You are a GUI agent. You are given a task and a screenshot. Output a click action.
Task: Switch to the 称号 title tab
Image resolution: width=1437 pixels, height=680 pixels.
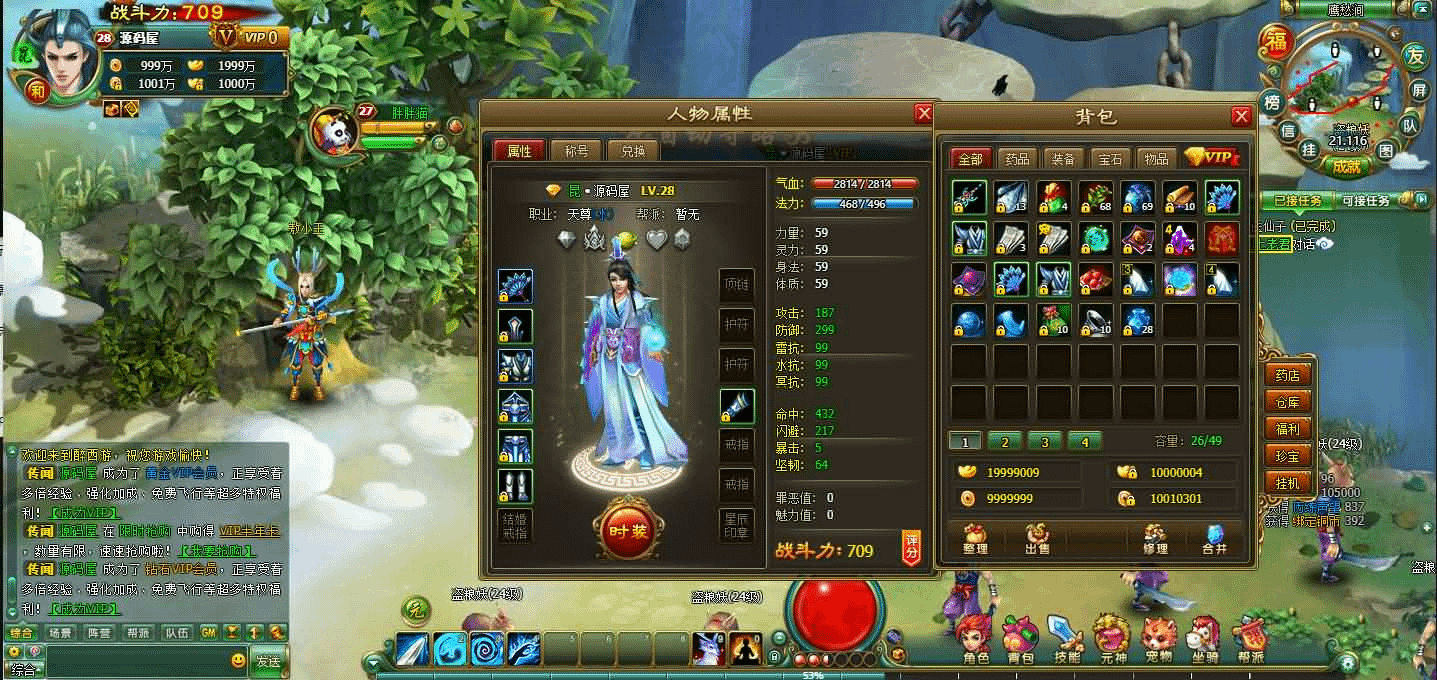coord(576,151)
